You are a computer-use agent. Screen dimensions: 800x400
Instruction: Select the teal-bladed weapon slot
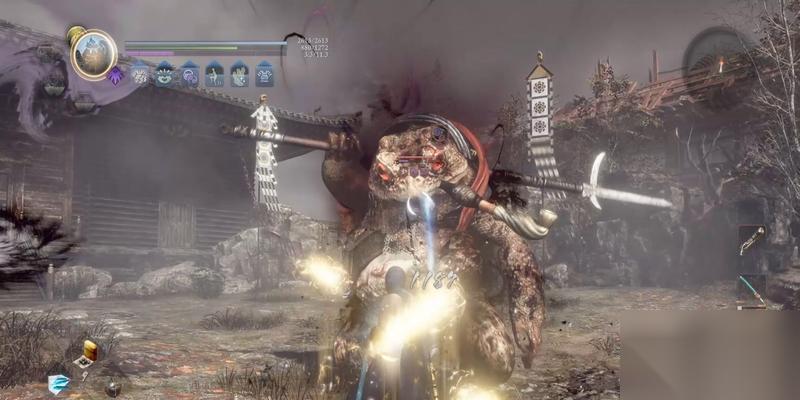(753, 289)
